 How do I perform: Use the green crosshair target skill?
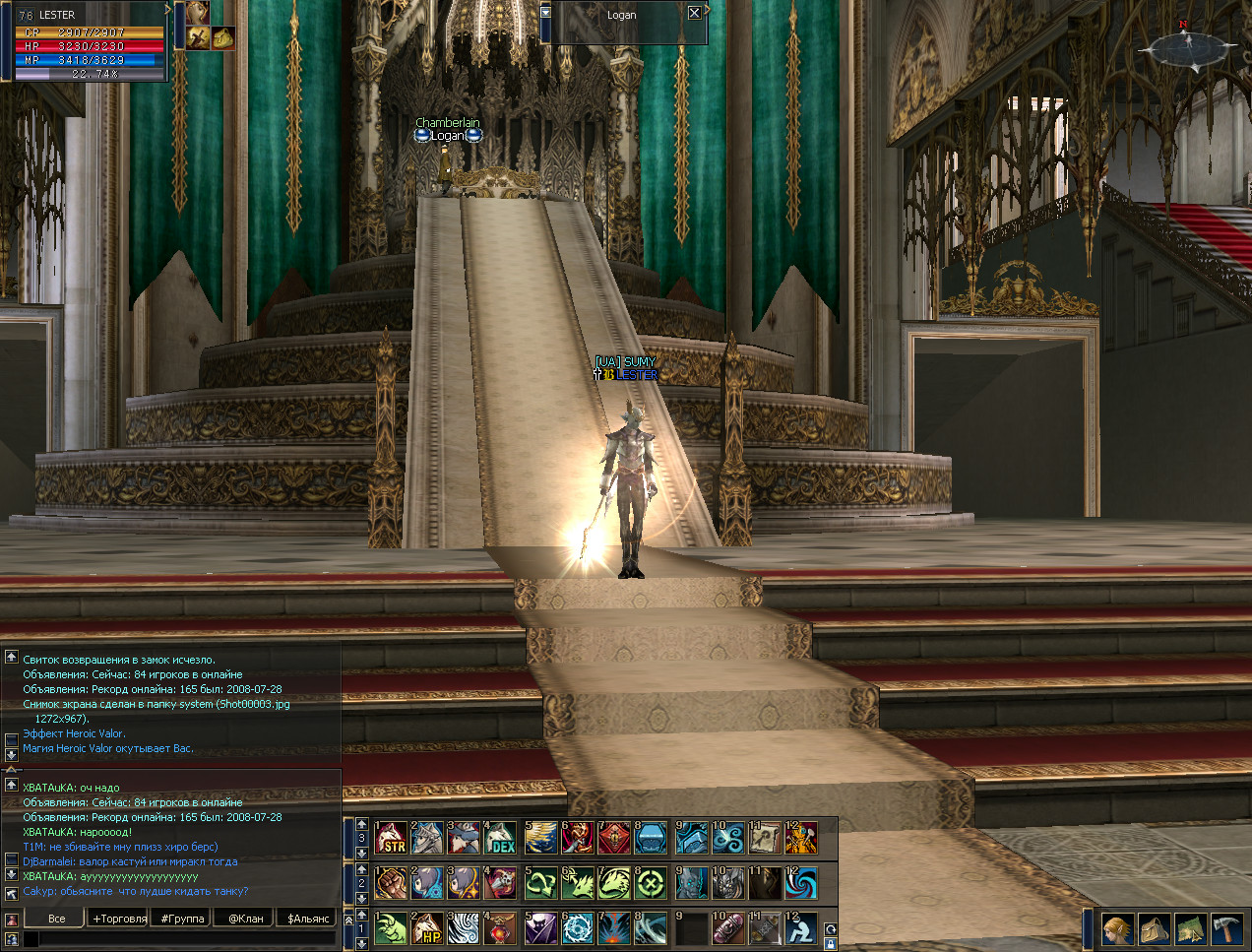click(x=651, y=883)
